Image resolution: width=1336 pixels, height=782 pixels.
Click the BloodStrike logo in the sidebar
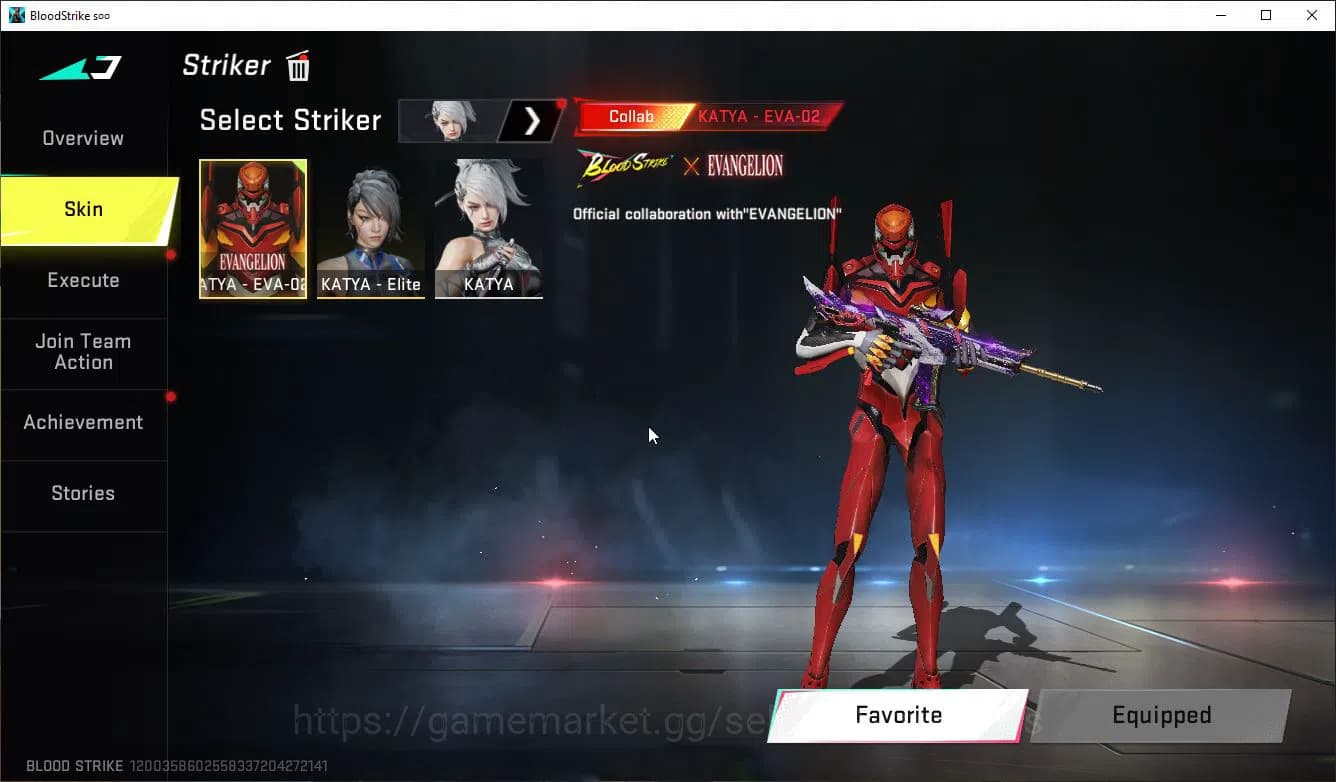80,67
